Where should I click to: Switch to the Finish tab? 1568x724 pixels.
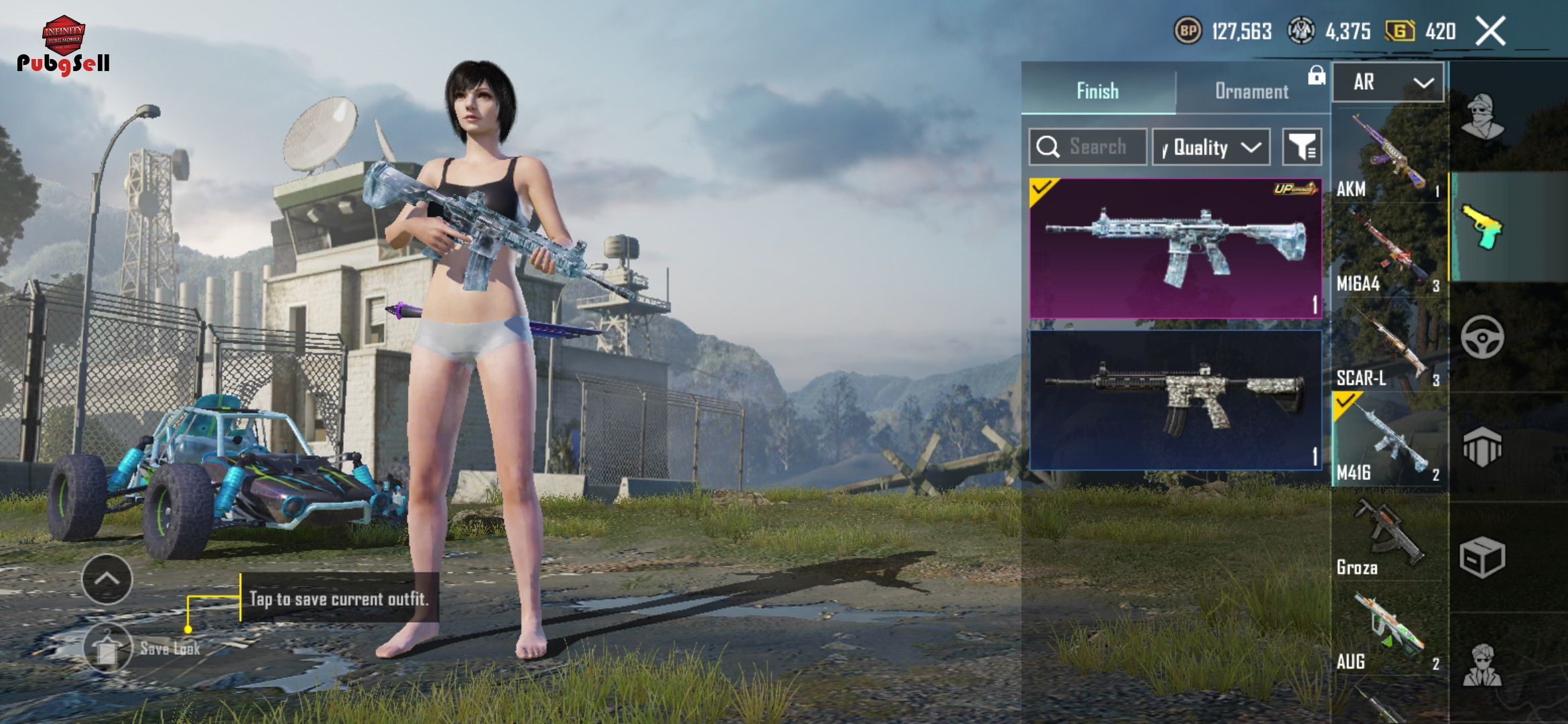pos(1098,90)
